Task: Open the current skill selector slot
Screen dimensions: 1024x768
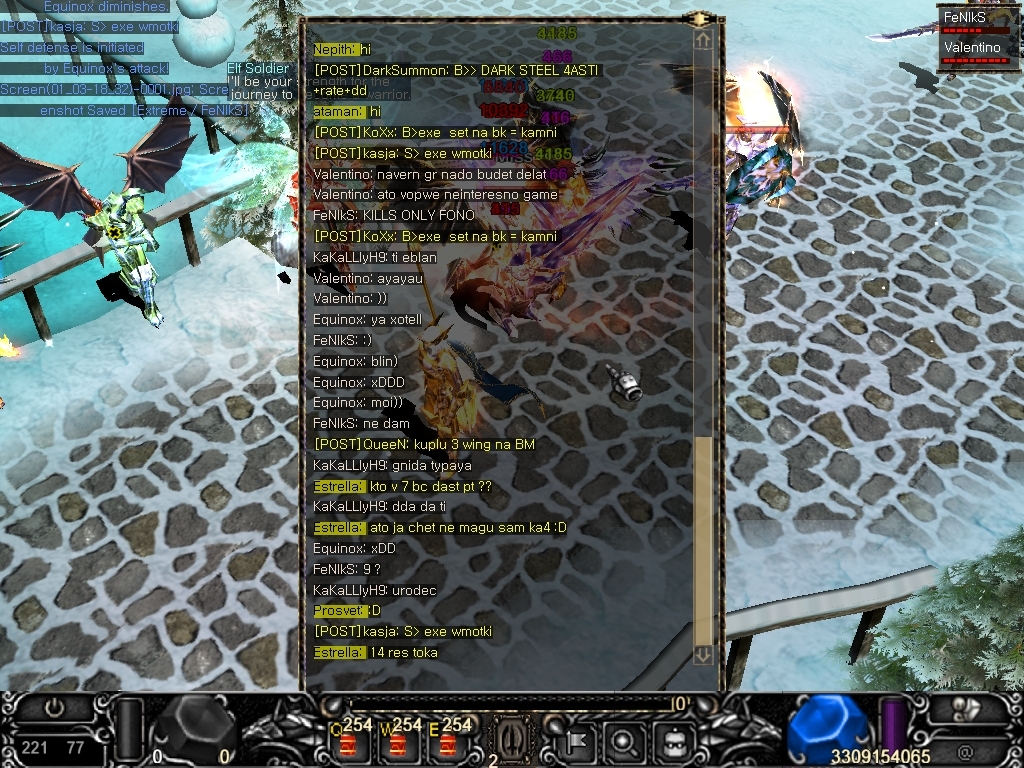Action: coord(510,739)
